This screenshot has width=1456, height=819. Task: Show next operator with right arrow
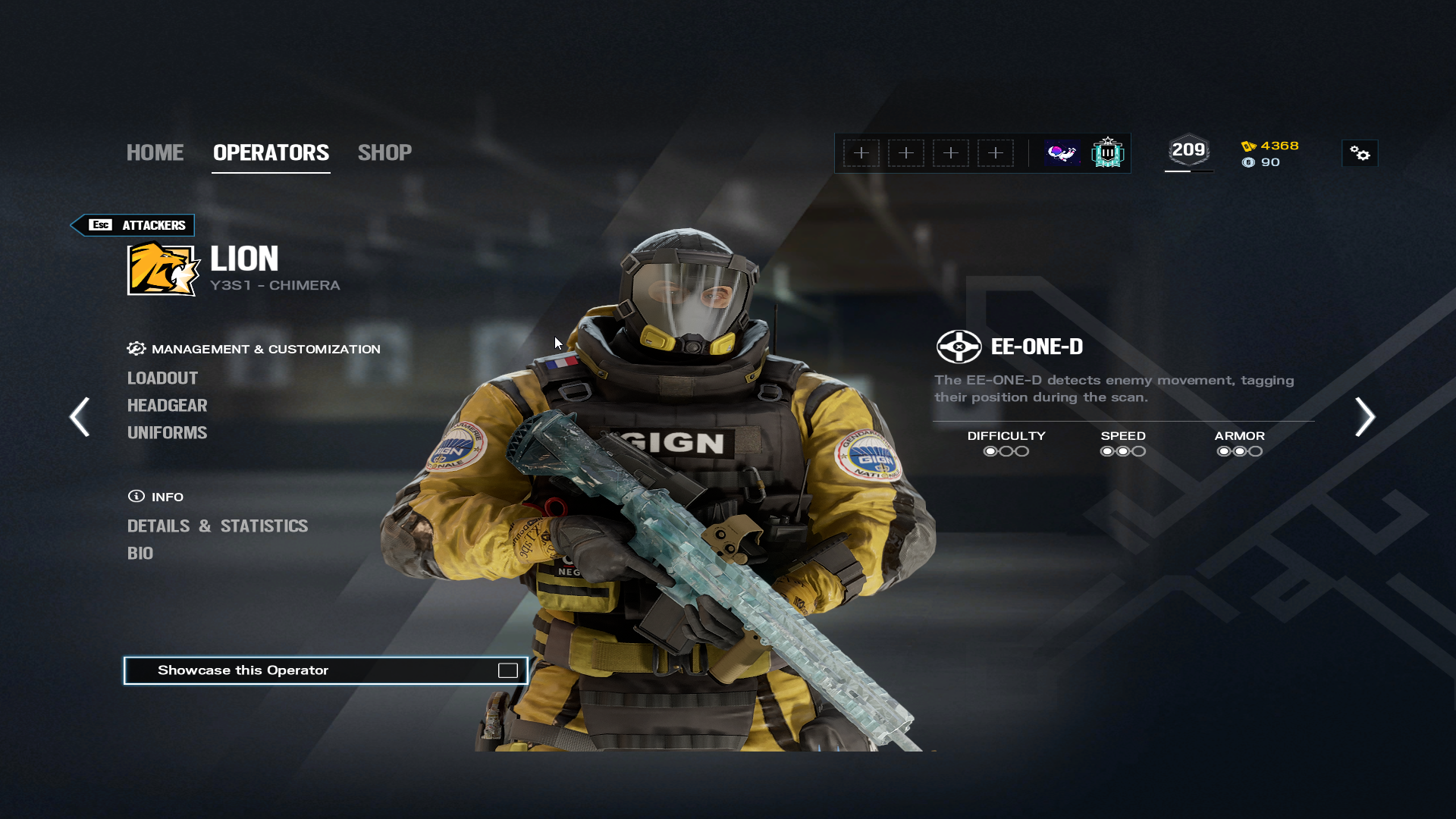coord(1365,417)
